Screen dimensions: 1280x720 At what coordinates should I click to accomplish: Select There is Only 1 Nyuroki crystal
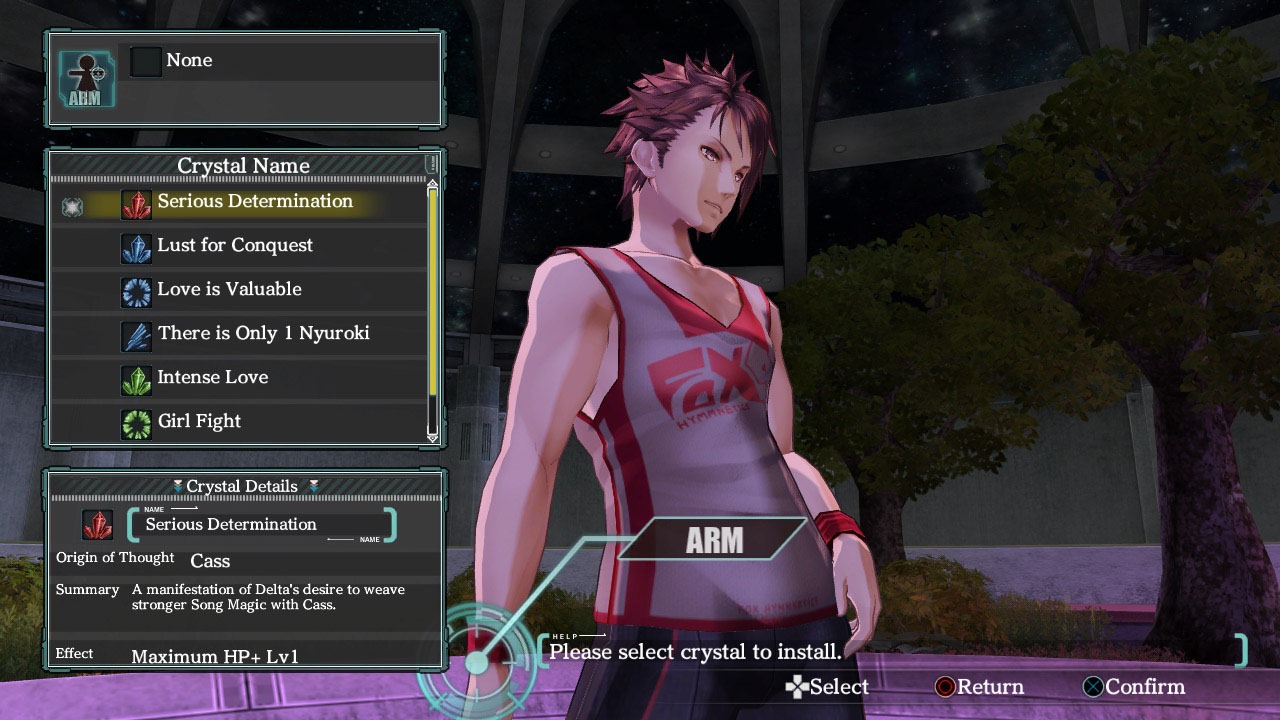pos(263,334)
